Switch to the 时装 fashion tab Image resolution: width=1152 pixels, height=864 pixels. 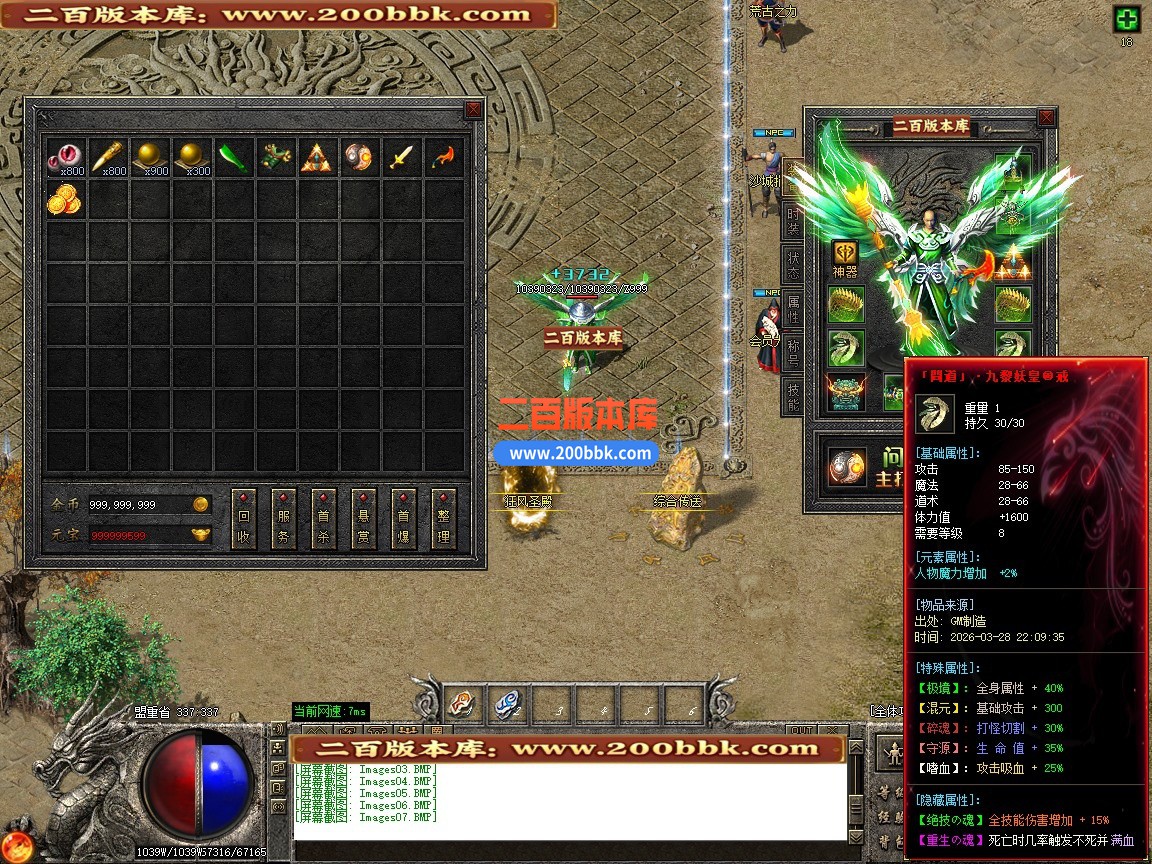(x=793, y=222)
